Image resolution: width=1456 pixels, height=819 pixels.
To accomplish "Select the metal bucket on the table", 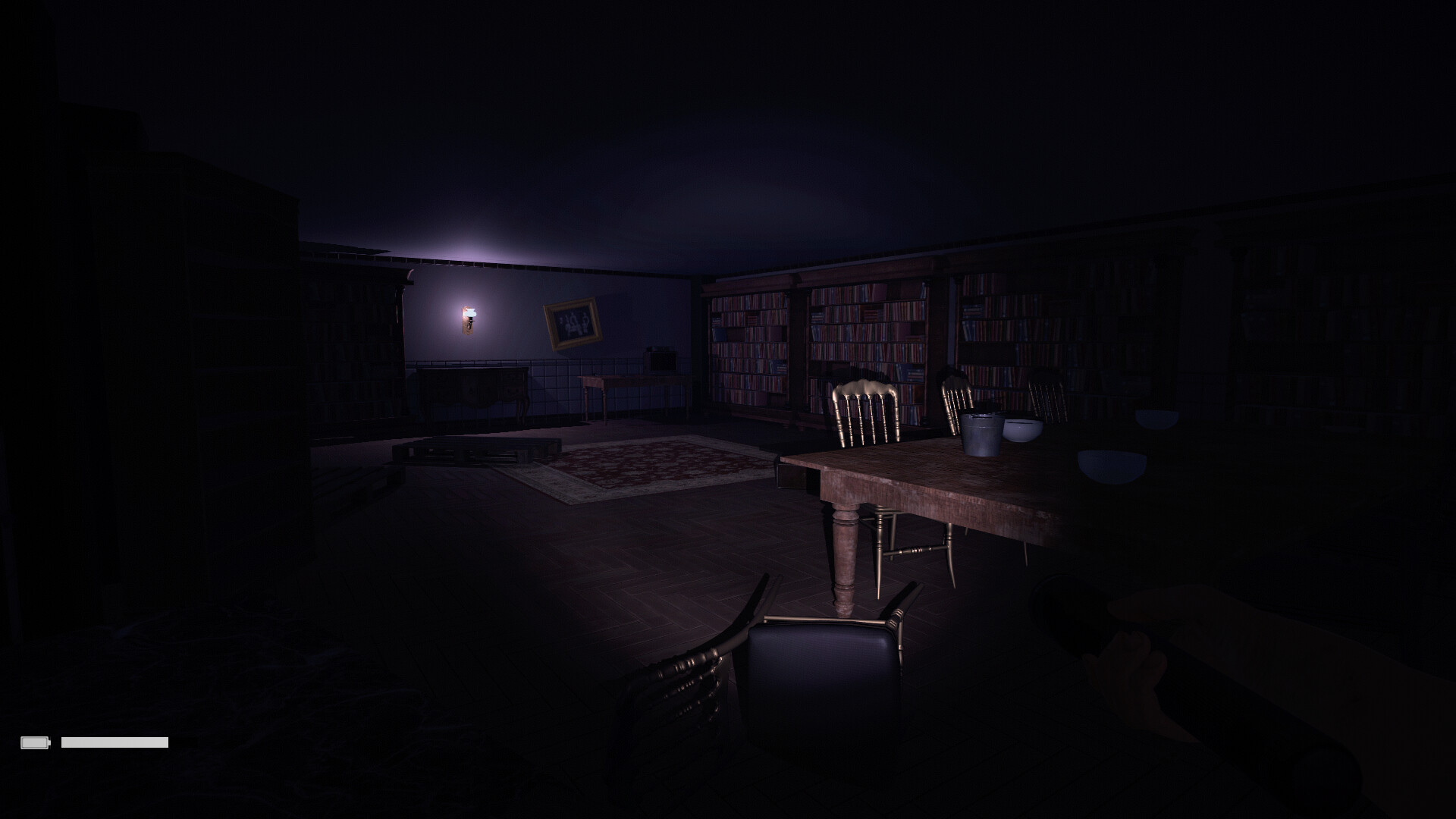I will (x=981, y=434).
